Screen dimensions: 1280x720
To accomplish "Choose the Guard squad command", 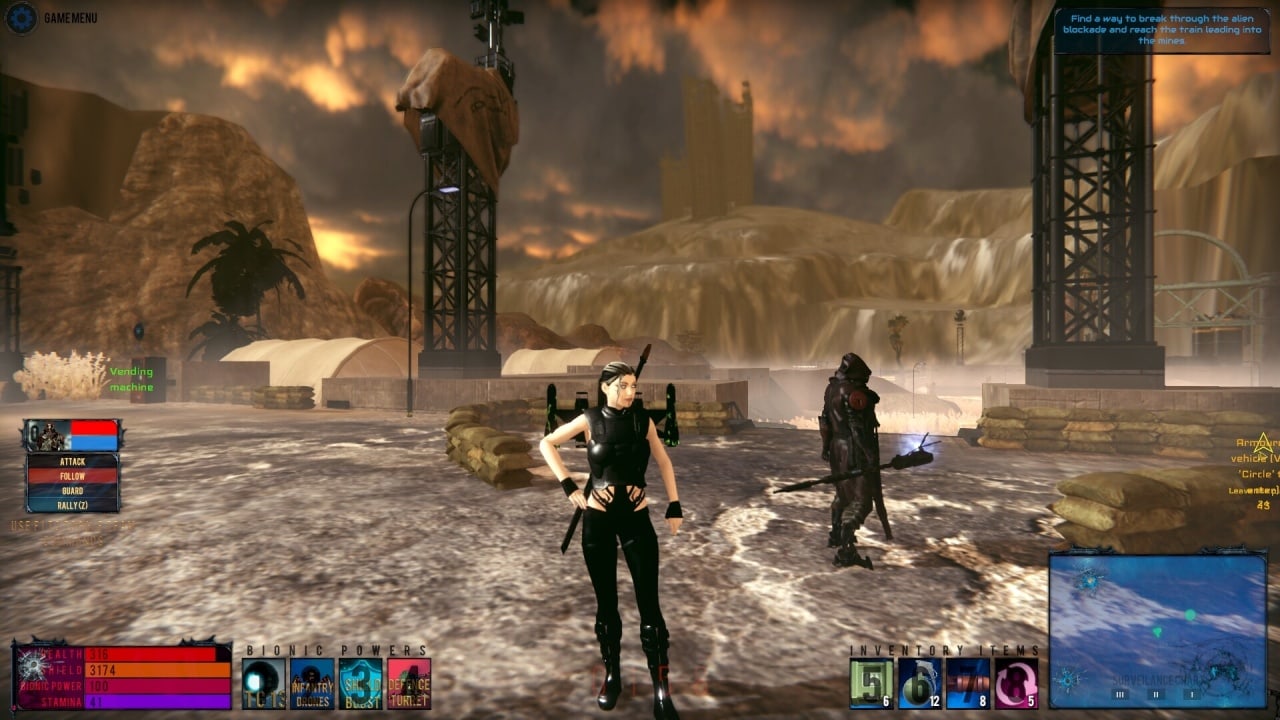I will pos(72,491).
